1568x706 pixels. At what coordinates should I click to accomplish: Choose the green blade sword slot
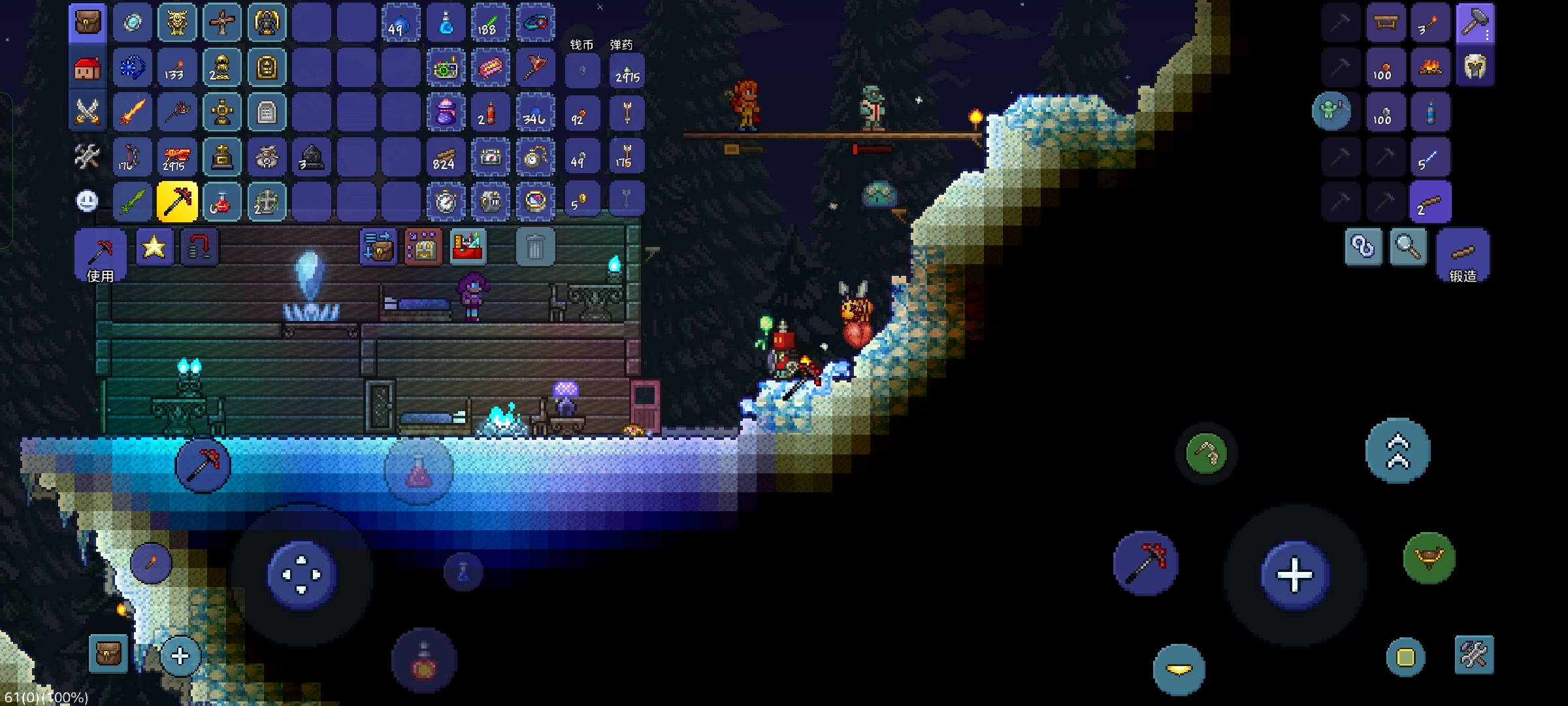point(133,201)
